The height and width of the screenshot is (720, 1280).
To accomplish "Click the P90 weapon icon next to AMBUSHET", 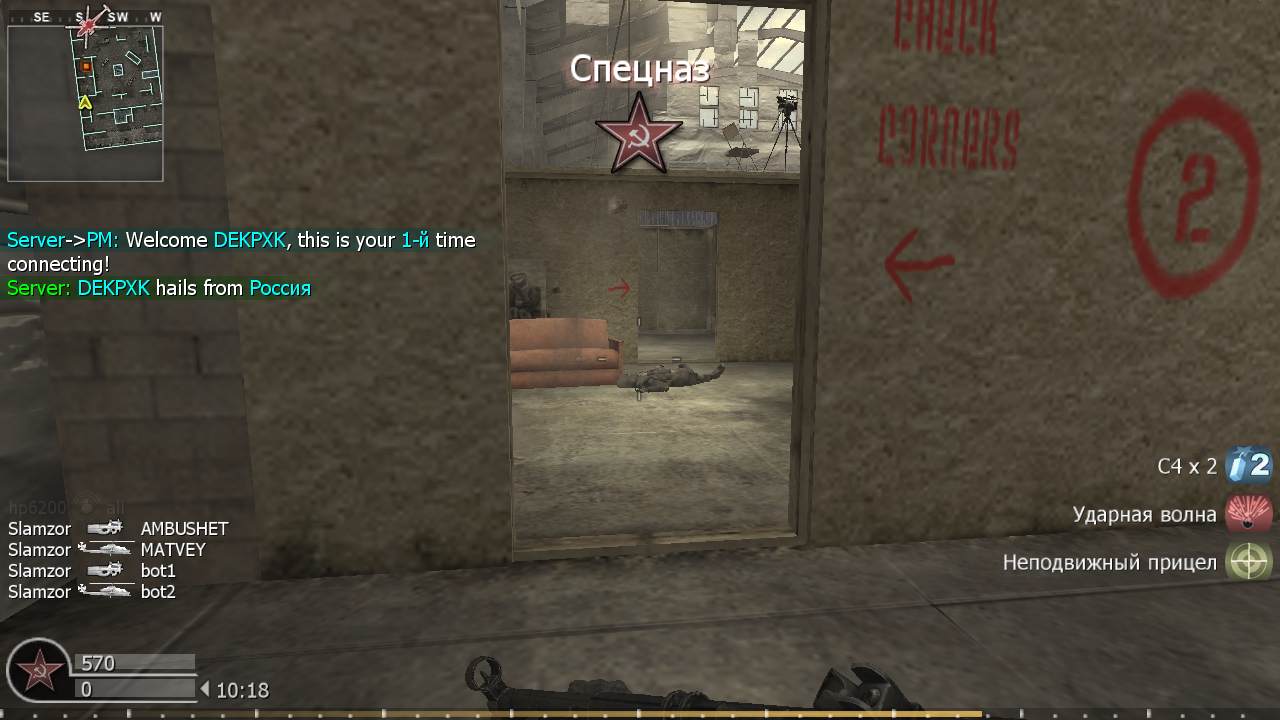I will coord(105,528).
